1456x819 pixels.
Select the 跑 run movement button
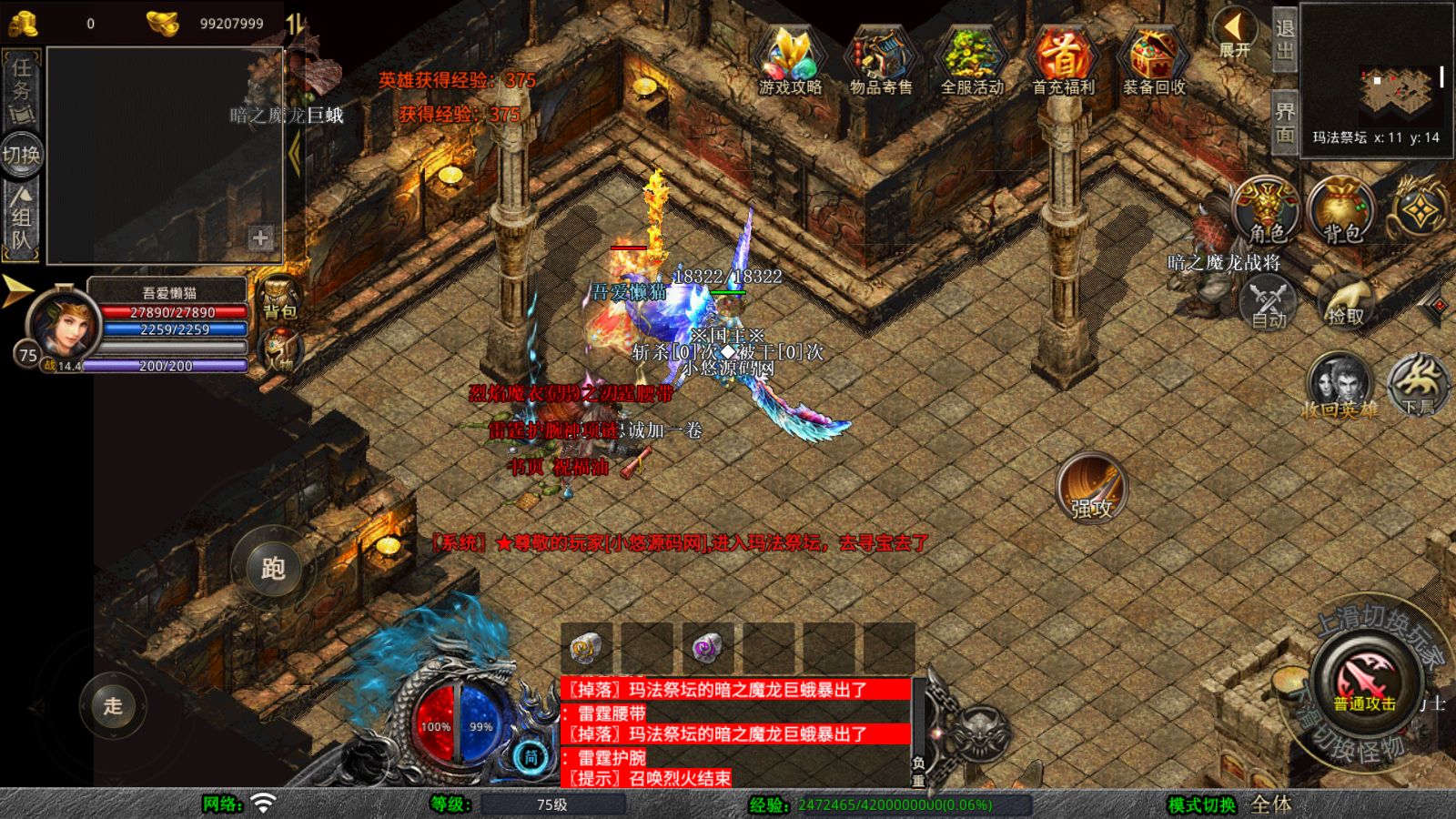pos(273,569)
